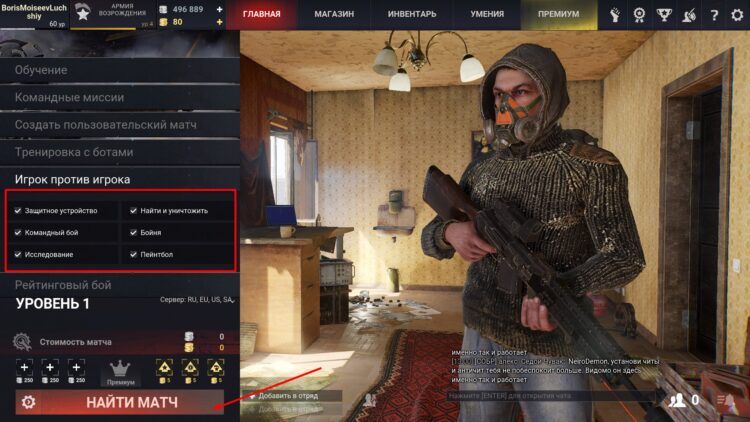The image size is (750, 422).
Task: Open the Инвентарь tab
Action: [412, 15]
